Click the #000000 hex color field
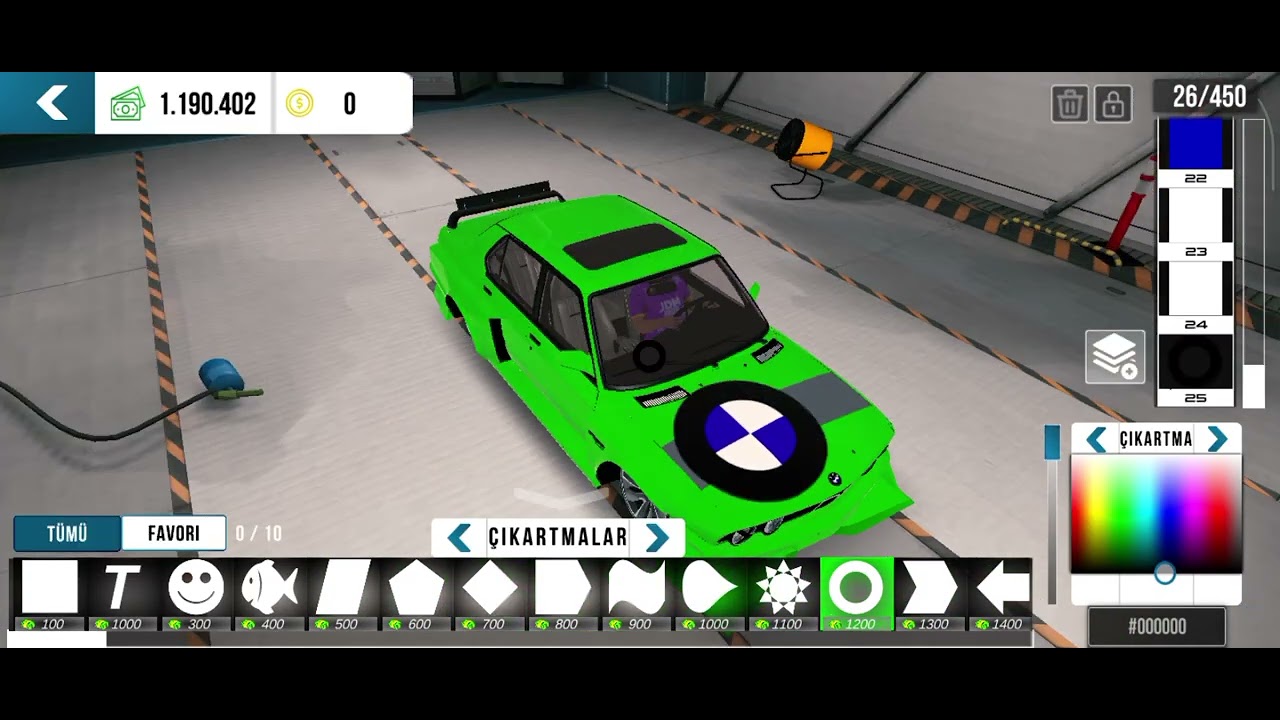The image size is (1280, 720). 1157,627
